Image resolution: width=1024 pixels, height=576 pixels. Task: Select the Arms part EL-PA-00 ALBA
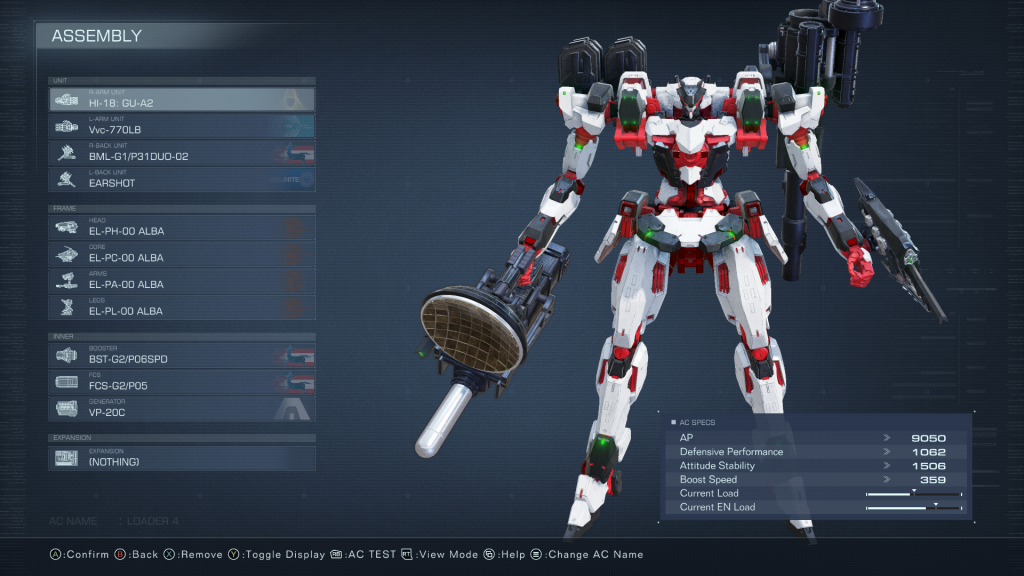click(182, 281)
